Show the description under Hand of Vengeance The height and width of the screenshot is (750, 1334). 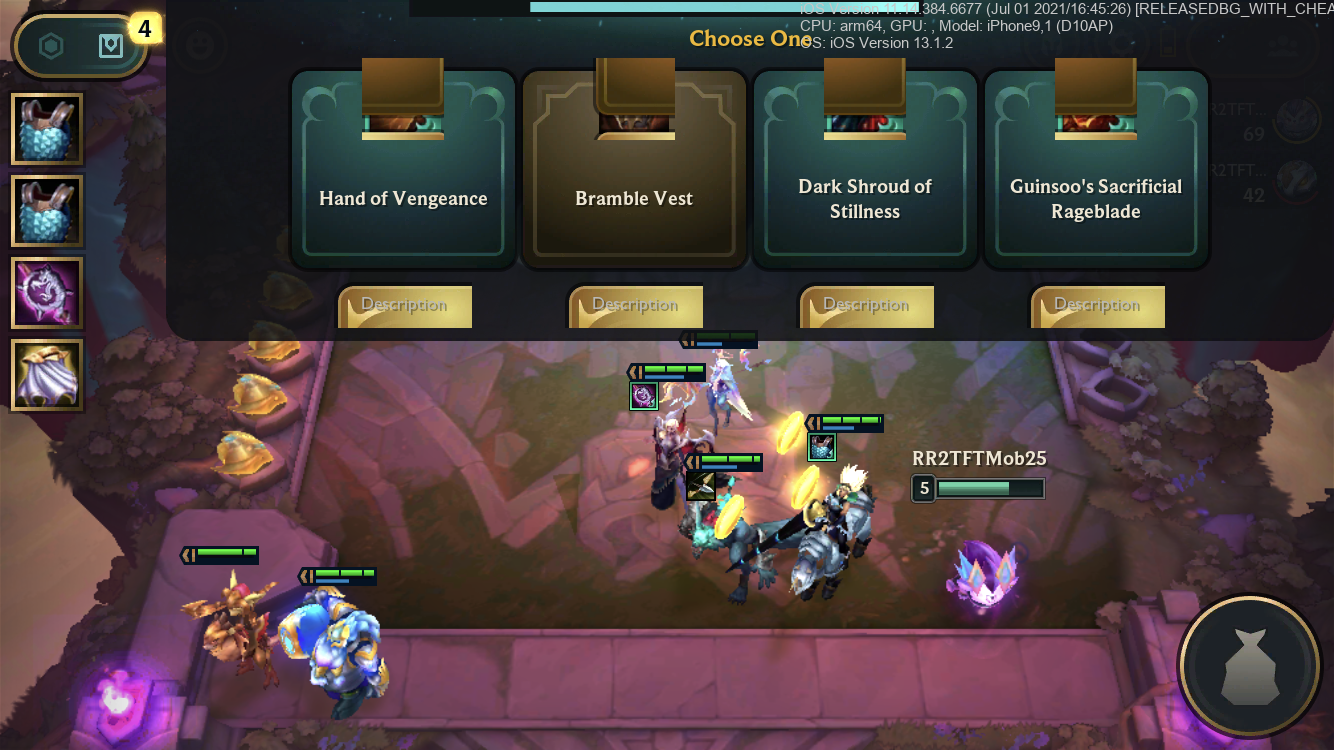[x=405, y=306]
